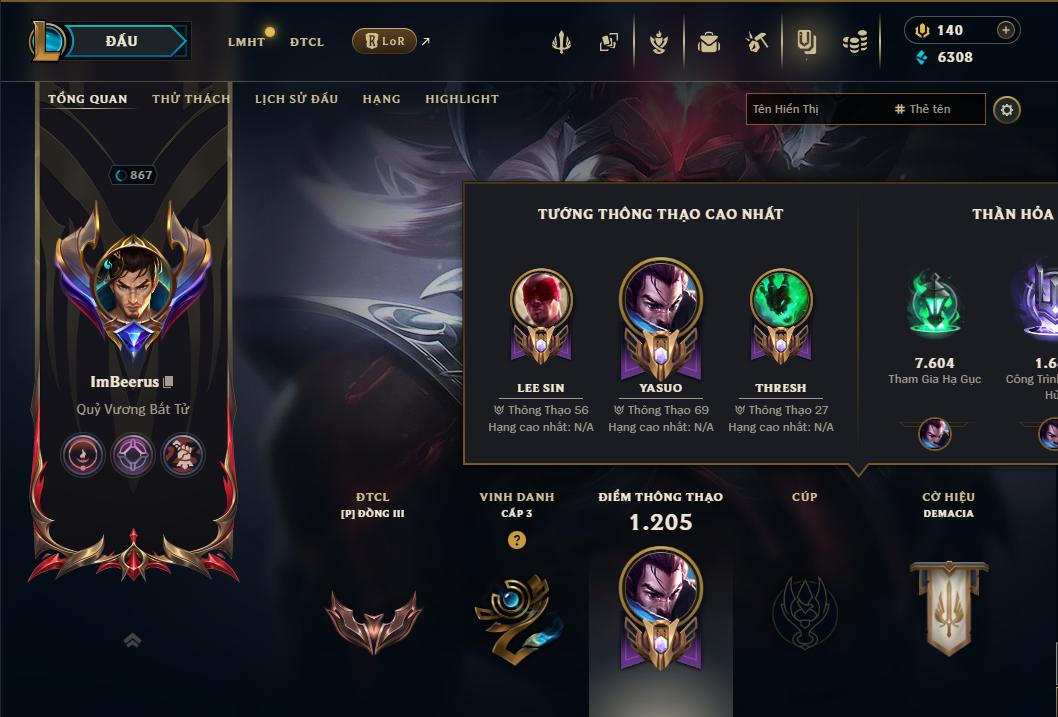Click the ĐẤU play button

(x=122, y=41)
